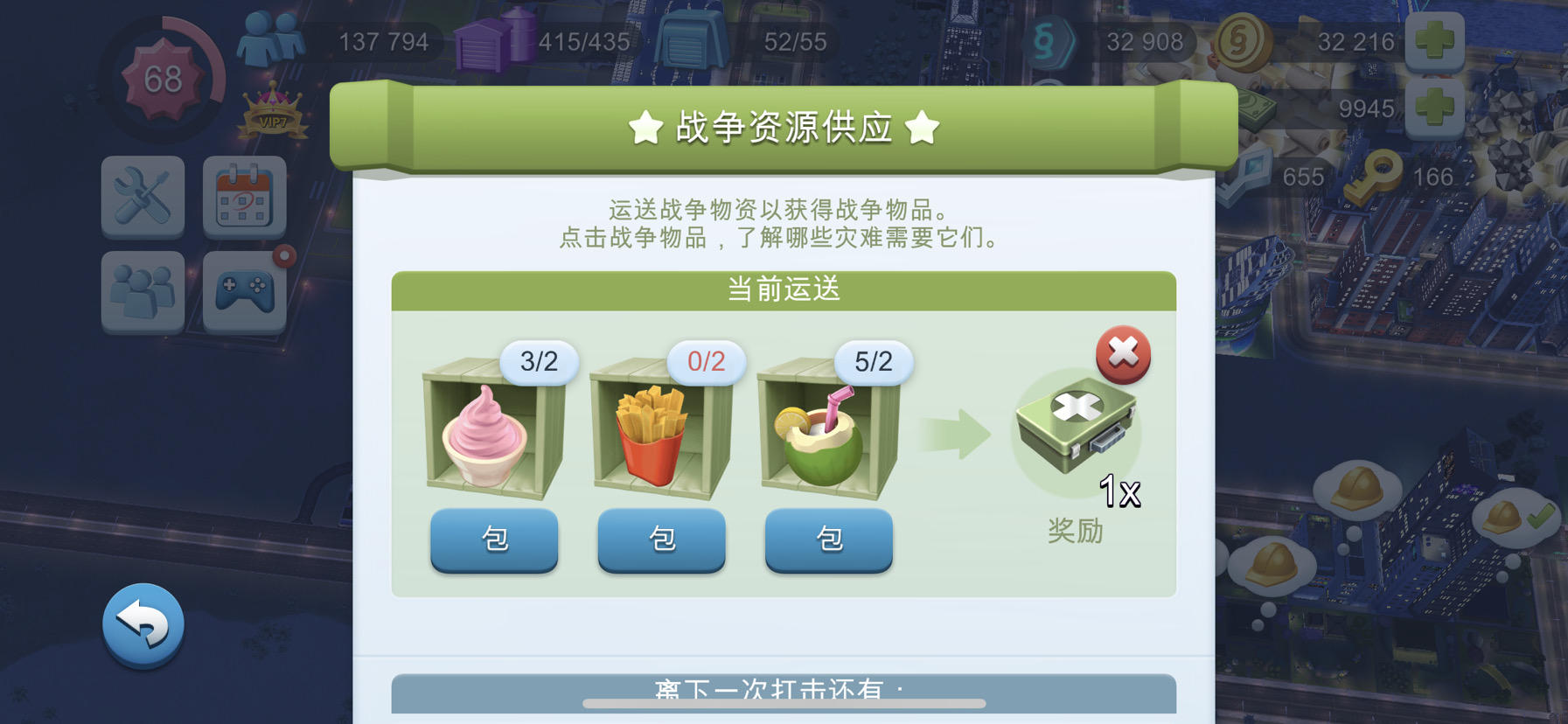Open the friends list panel
The width and height of the screenshot is (1568, 724).
[x=143, y=293]
